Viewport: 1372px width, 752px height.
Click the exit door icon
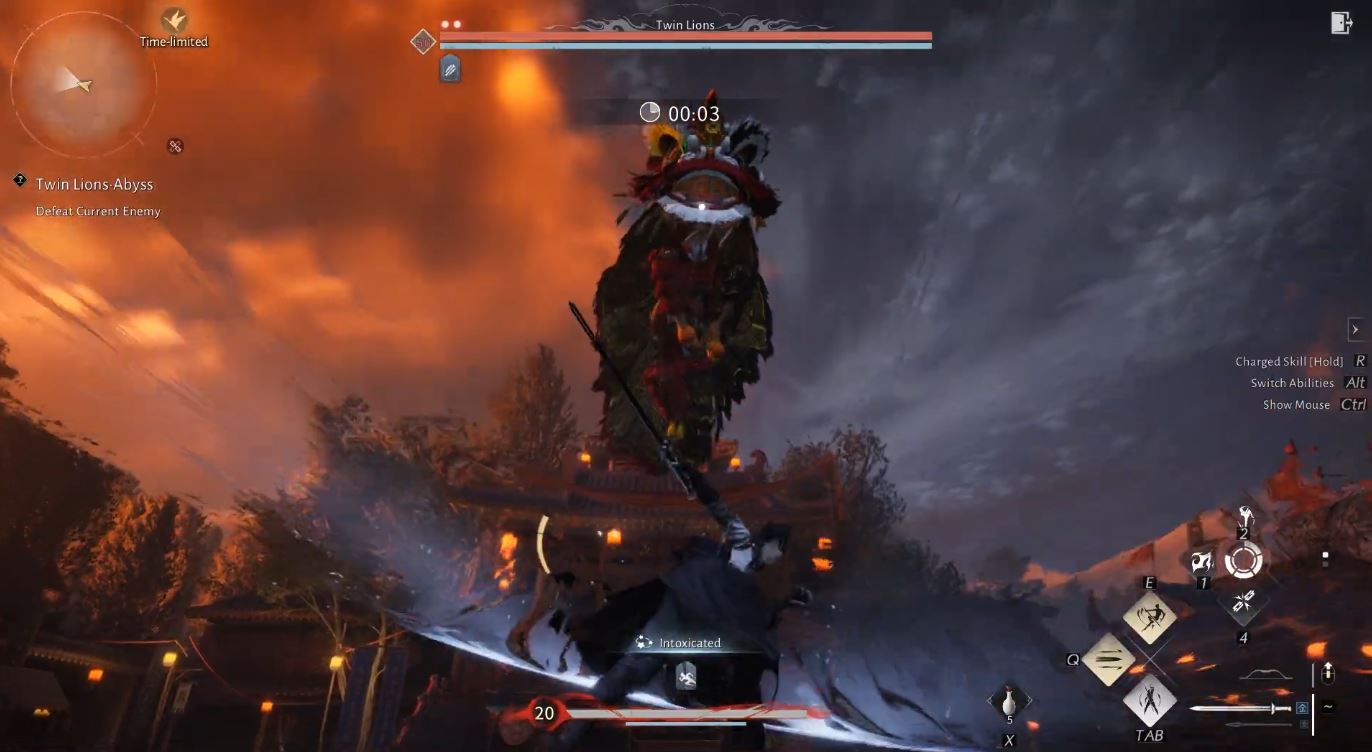point(1341,23)
